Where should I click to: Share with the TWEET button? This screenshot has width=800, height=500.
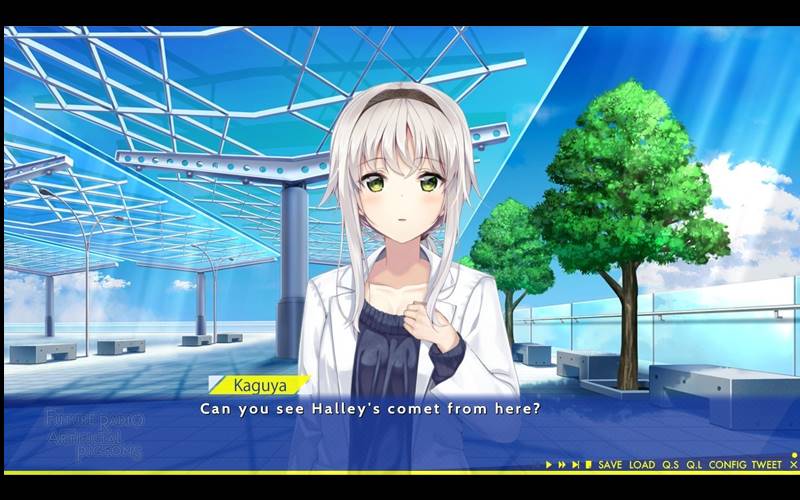click(766, 465)
